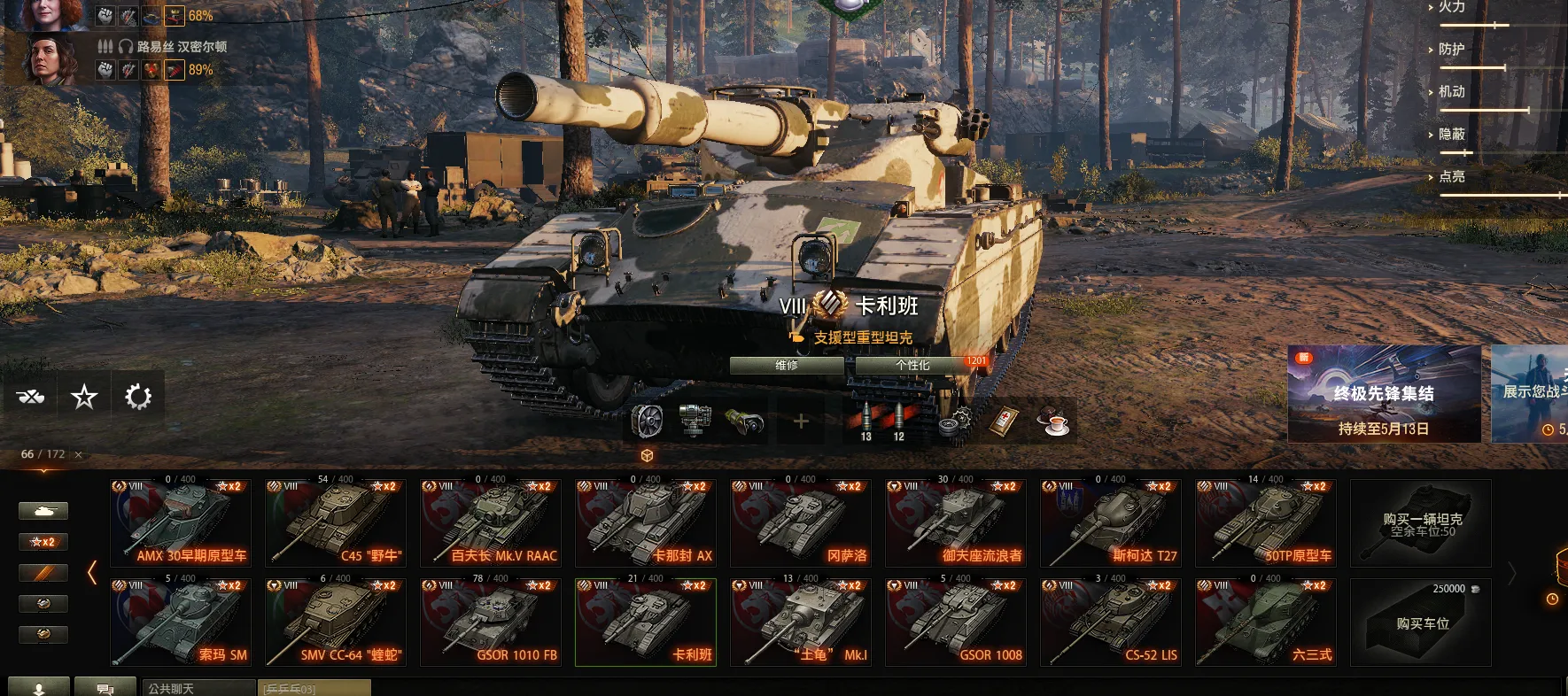Image resolution: width=1568 pixels, height=696 pixels.
Task: Choose the GSOR 1010 FB tank
Action: pos(491,623)
